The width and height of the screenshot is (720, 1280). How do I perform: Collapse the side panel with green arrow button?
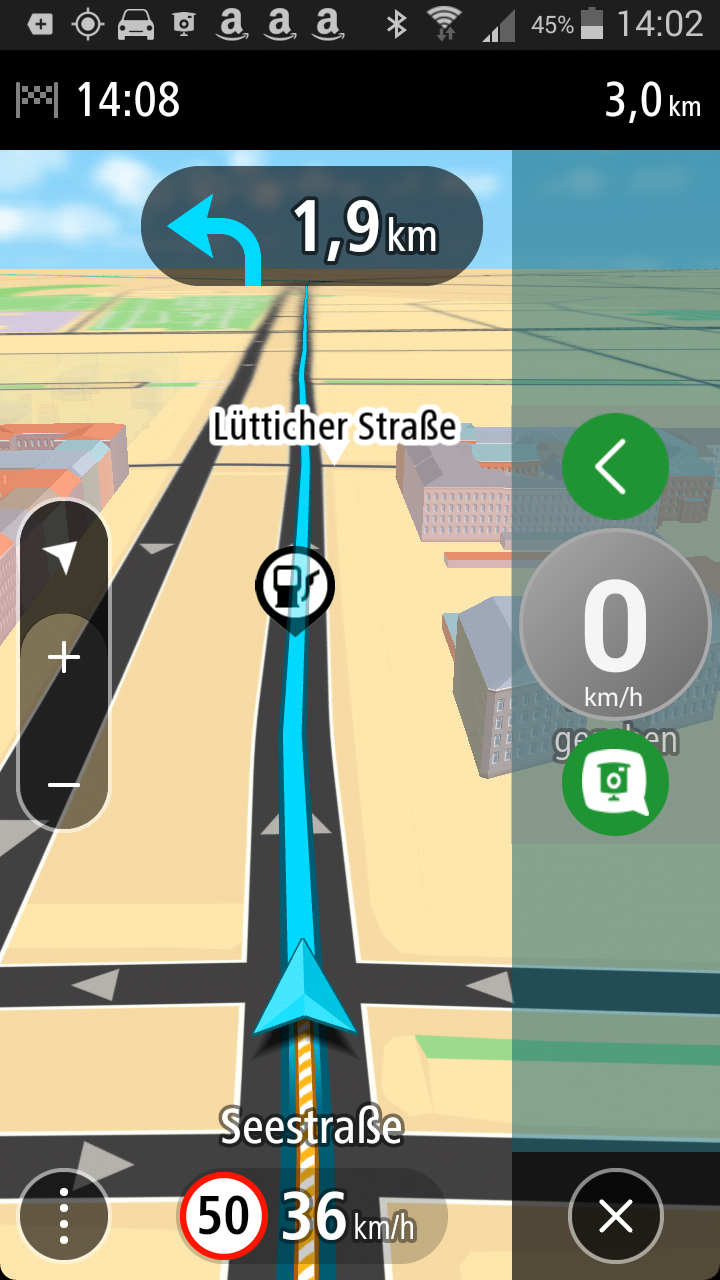tap(614, 466)
